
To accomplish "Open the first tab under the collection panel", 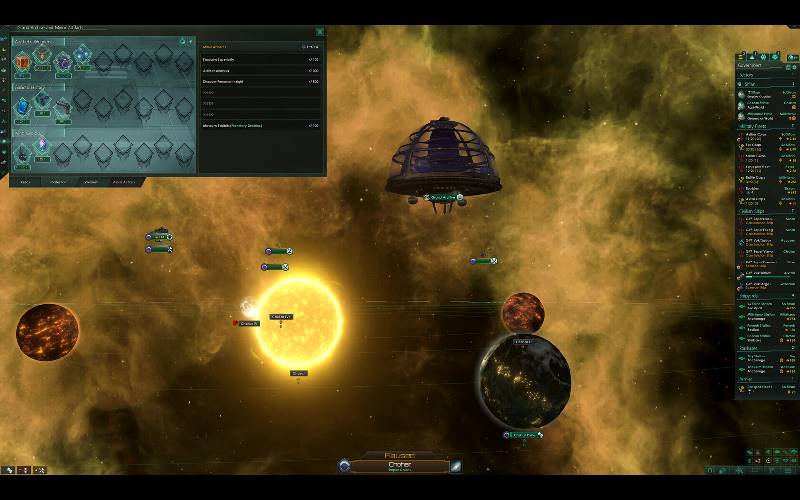I will (26, 182).
